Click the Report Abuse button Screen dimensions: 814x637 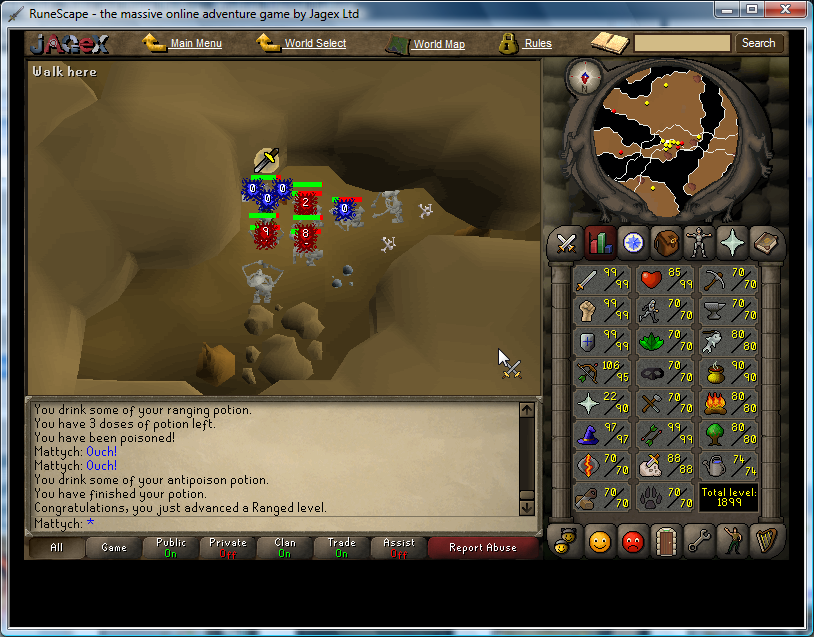click(483, 547)
